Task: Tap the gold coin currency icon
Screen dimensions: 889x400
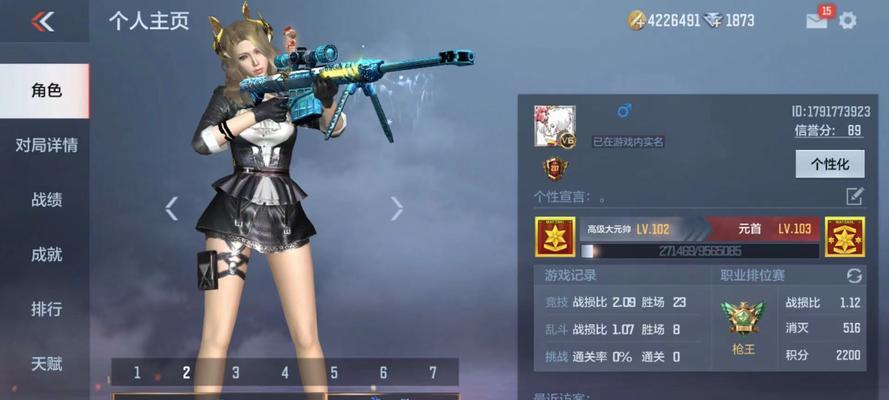Action: pyautogui.click(x=636, y=20)
